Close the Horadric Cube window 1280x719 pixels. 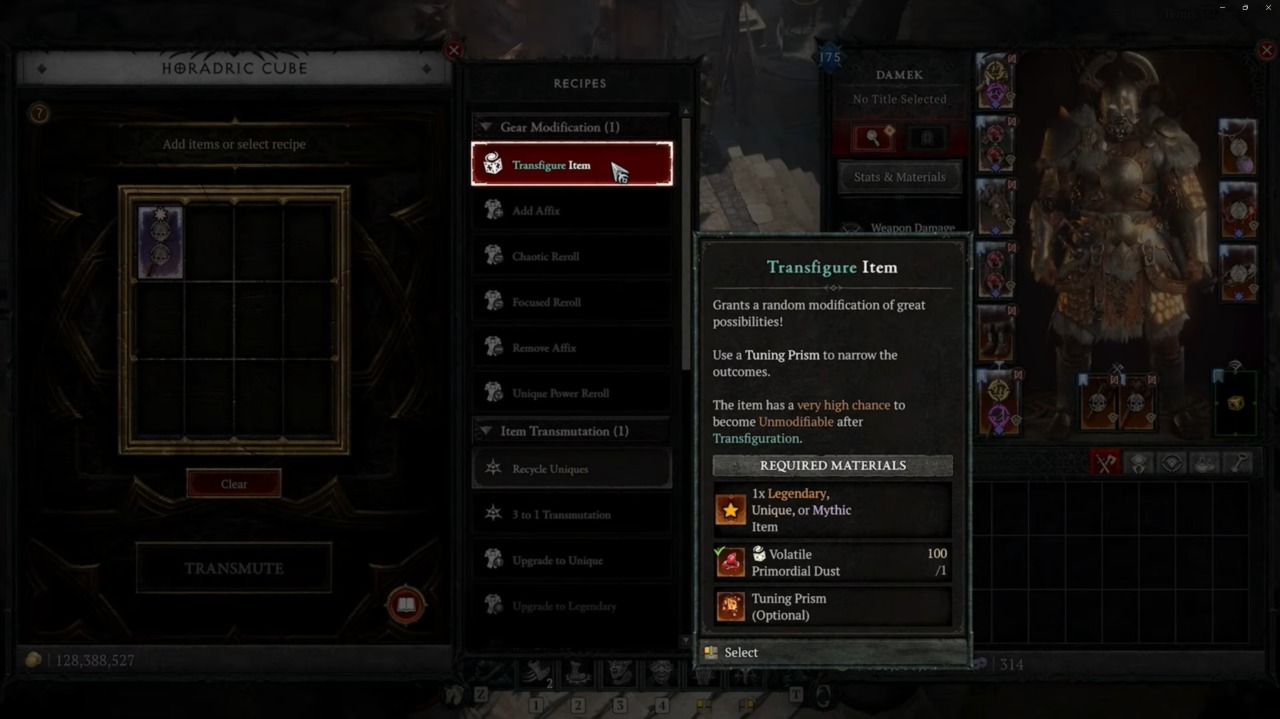pyautogui.click(x=454, y=50)
